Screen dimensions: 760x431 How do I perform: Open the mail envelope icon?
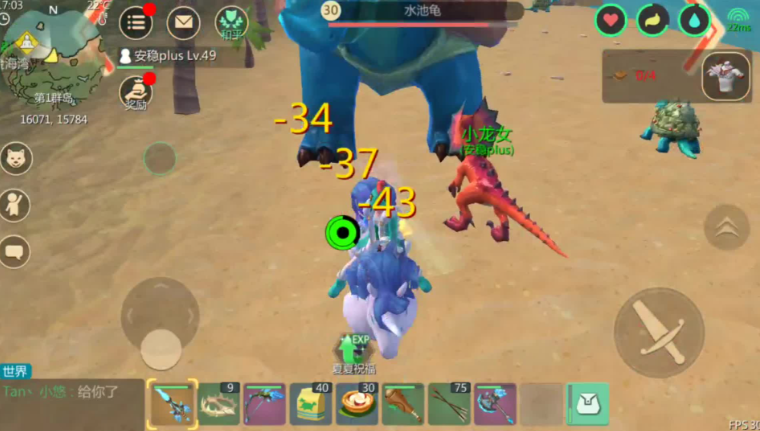(x=183, y=22)
